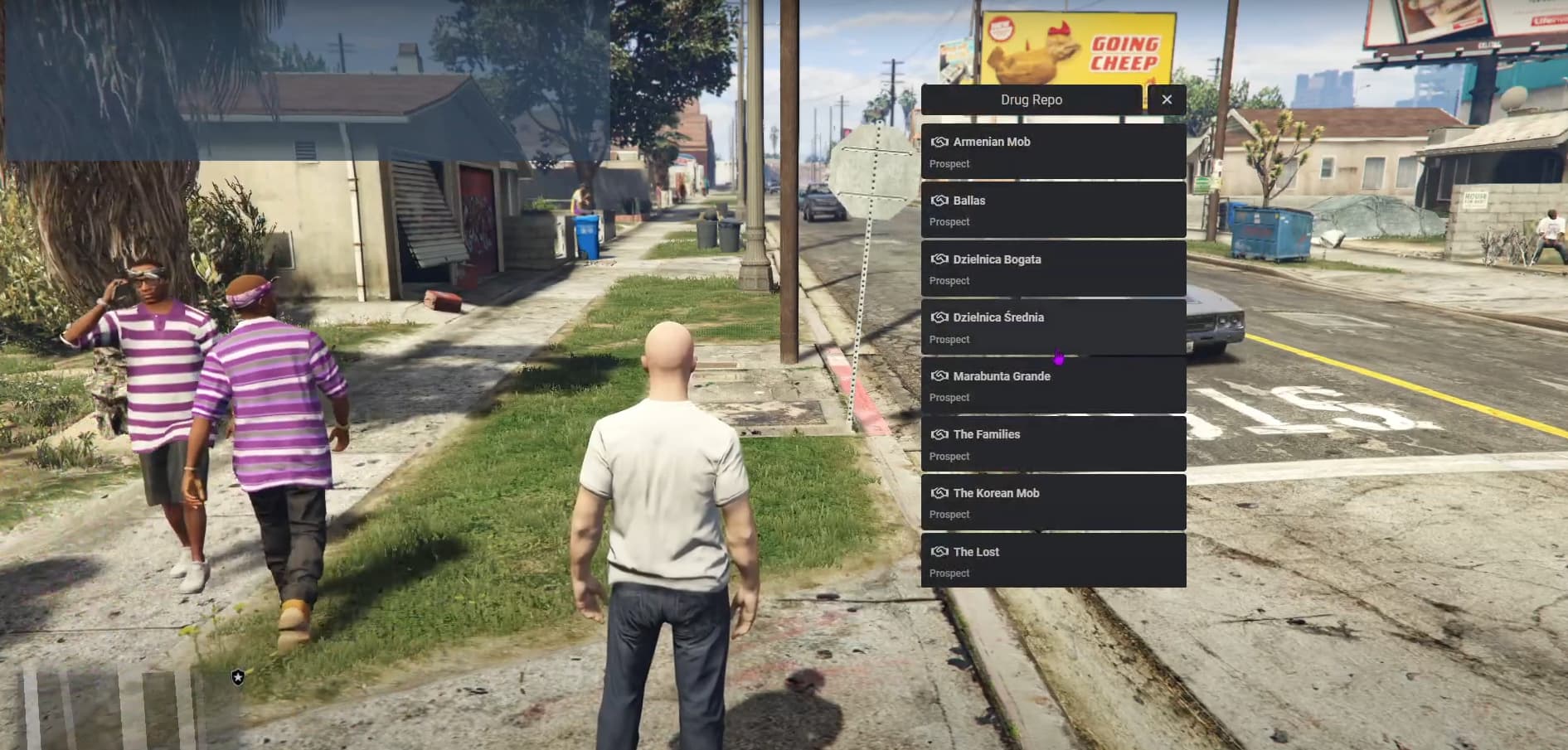
Task: Choose Dzielnica Średnia from the list
Action: [1053, 327]
